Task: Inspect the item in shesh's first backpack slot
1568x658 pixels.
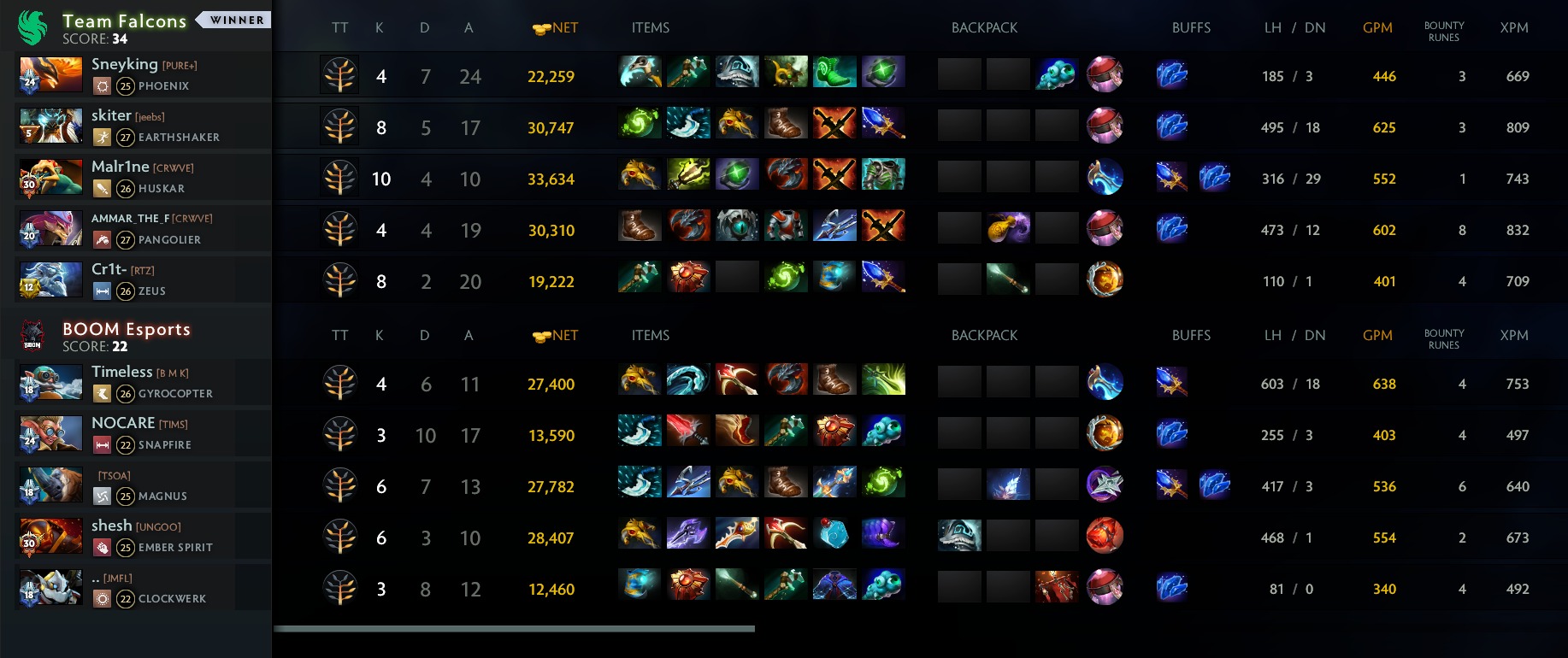Action: (x=959, y=536)
